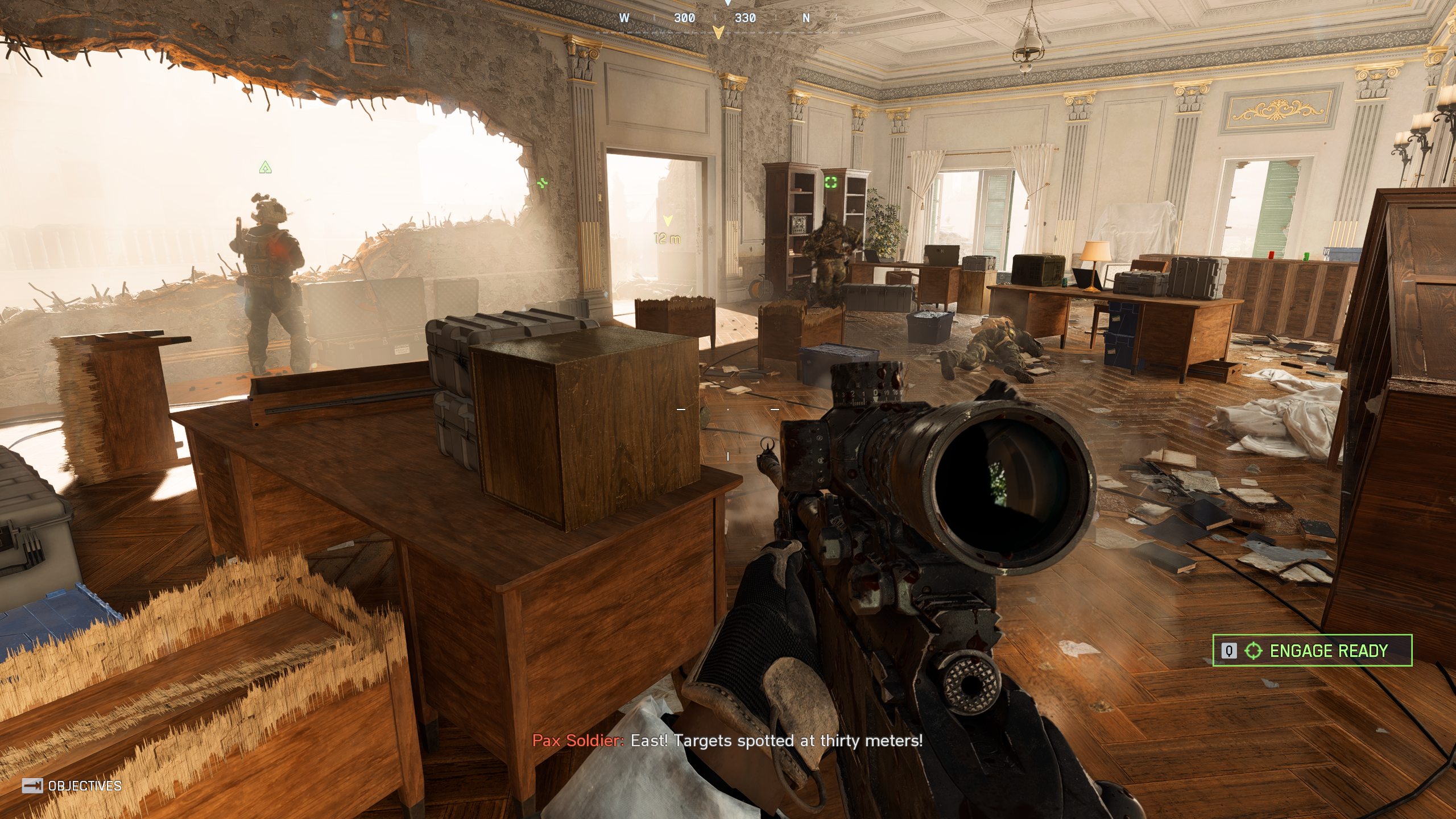1456x819 pixels.
Task: Click the green square bracket target marker
Action: [831, 182]
